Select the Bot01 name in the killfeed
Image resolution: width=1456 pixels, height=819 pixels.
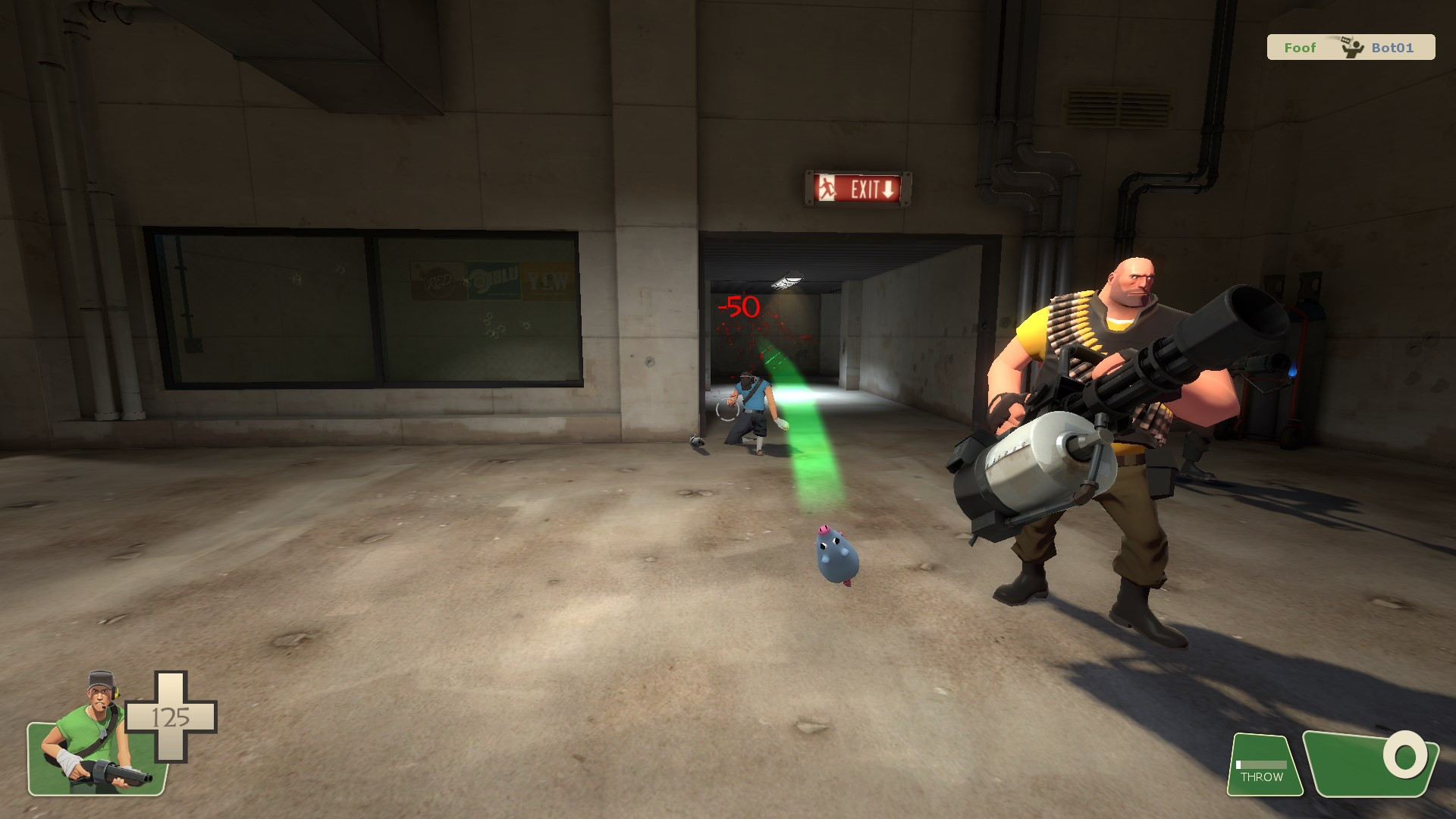pyautogui.click(x=1395, y=47)
